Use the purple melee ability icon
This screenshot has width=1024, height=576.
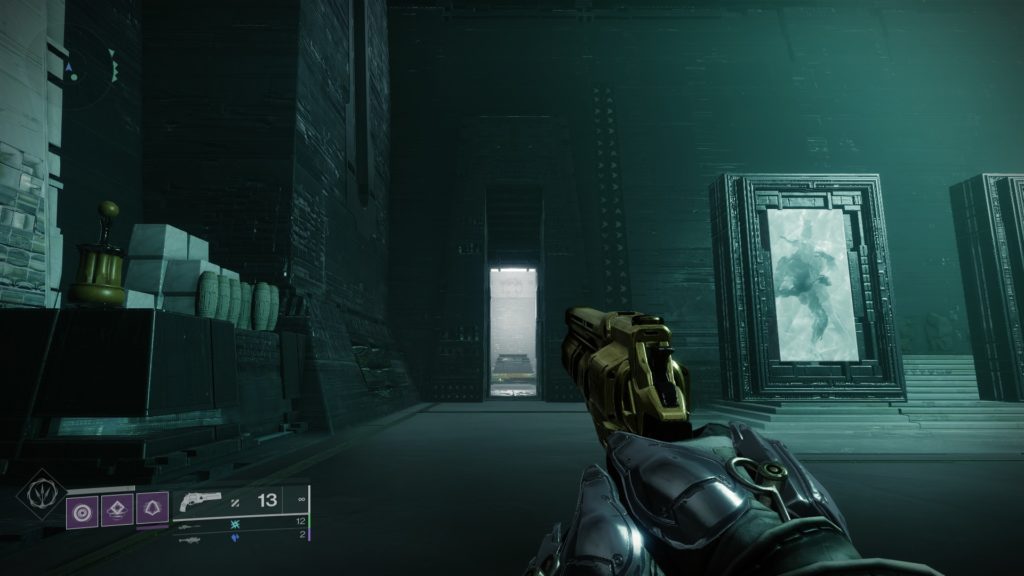tap(117, 511)
